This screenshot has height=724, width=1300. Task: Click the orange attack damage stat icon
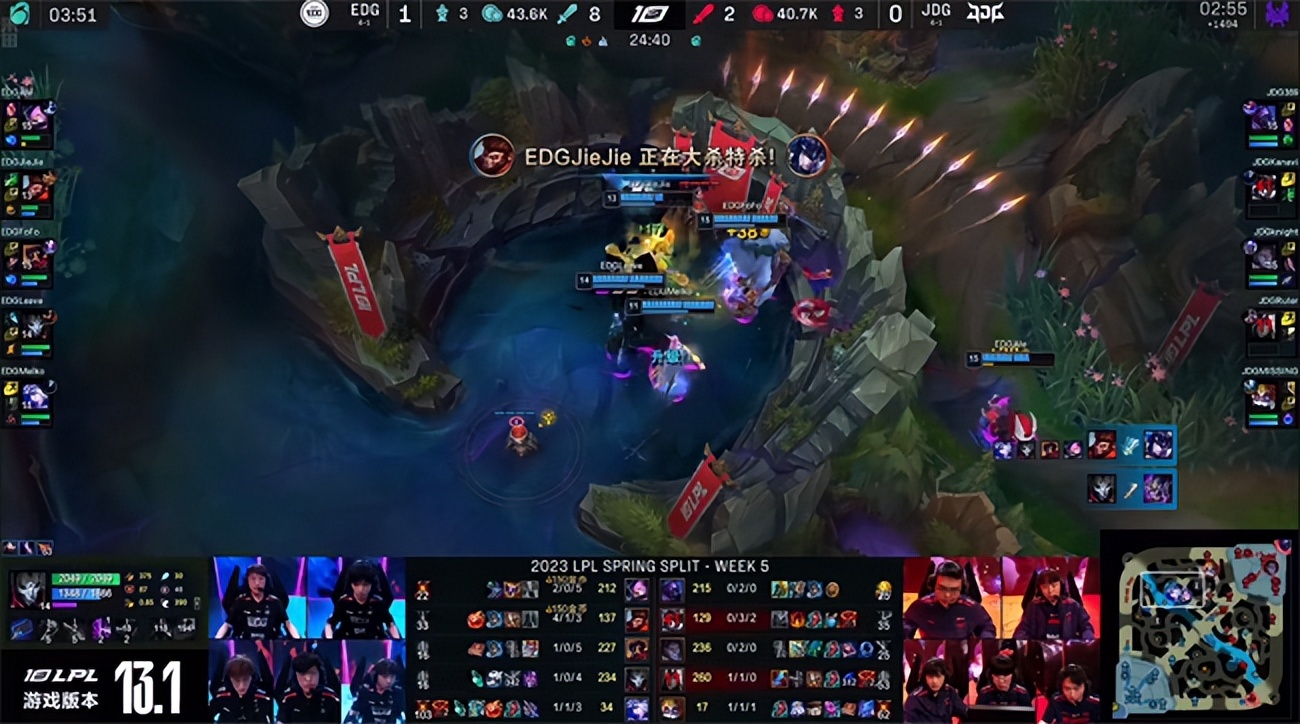click(x=129, y=577)
